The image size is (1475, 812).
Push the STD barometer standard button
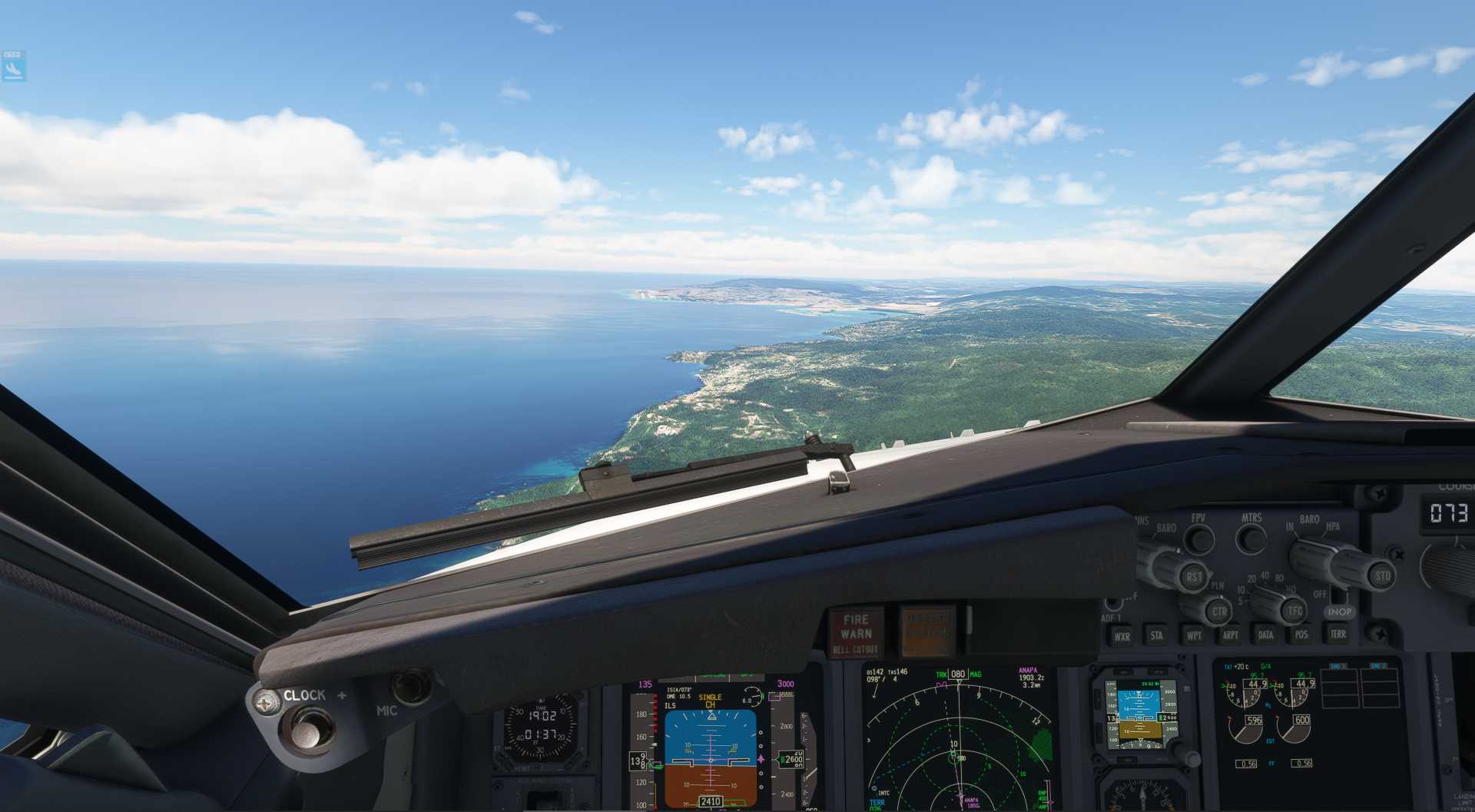[1381, 576]
